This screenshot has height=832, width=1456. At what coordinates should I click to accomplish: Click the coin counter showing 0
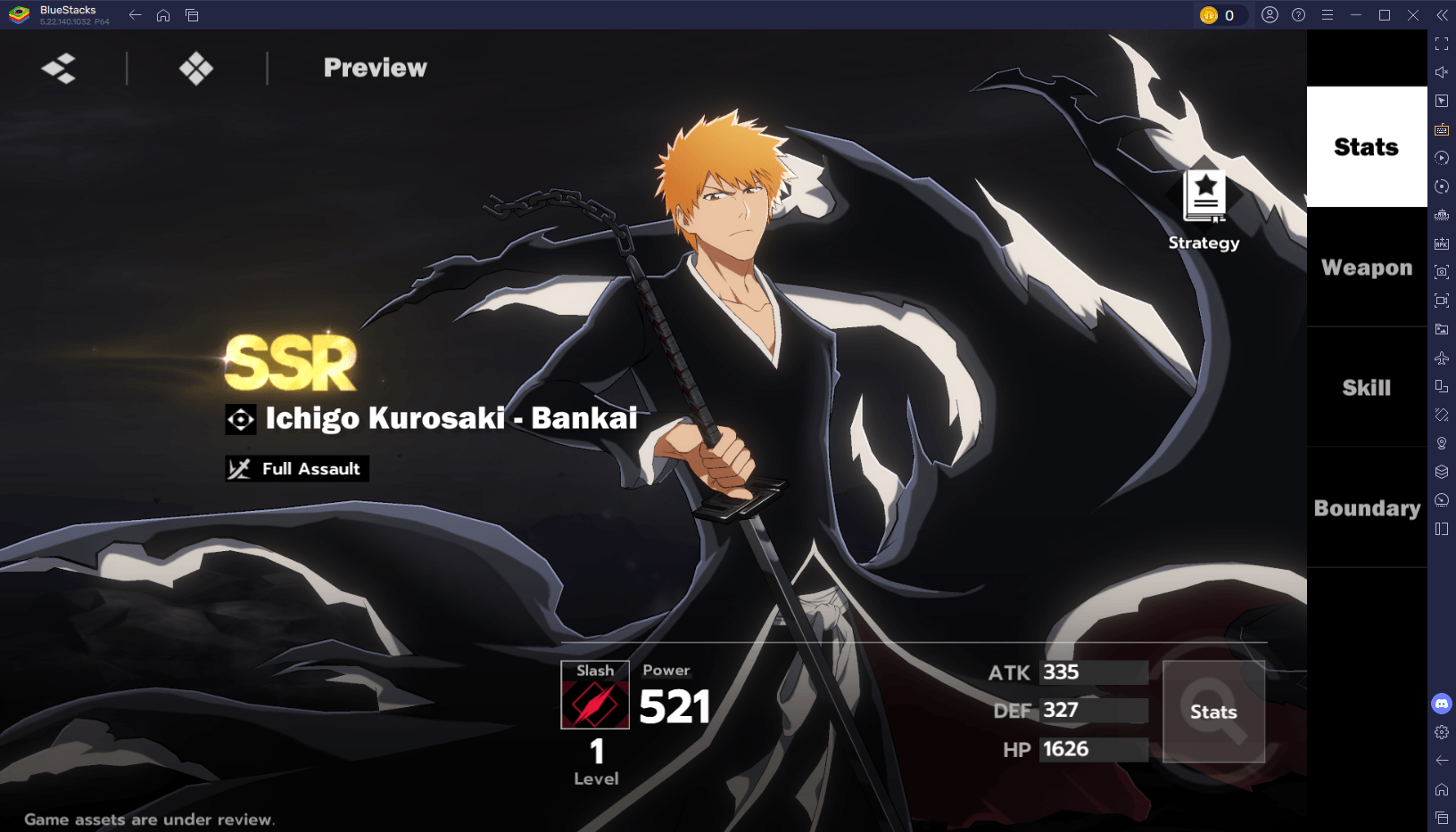point(1221,14)
